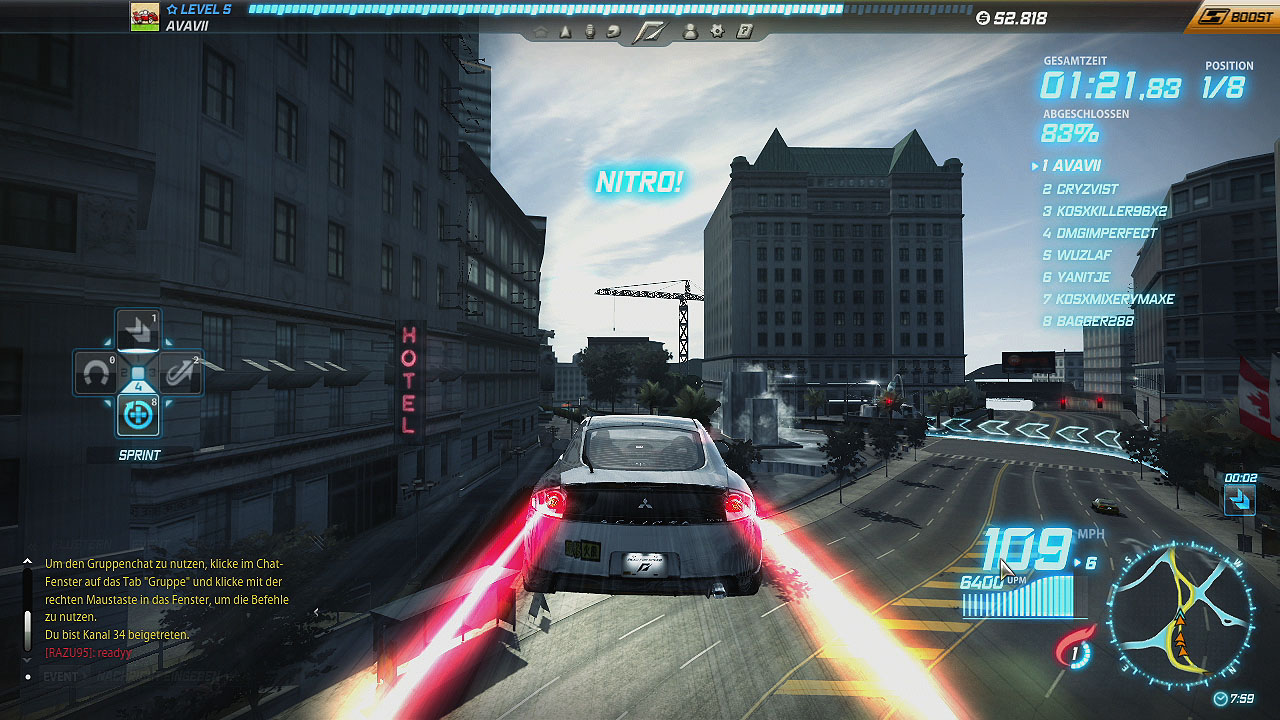Open the helmet icon menu
The image size is (1280, 720).
coord(613,32)
